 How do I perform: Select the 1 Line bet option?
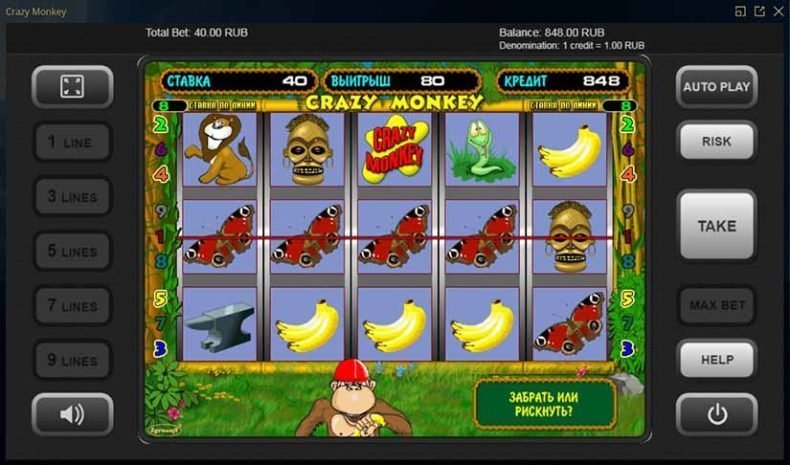[72, 143]
